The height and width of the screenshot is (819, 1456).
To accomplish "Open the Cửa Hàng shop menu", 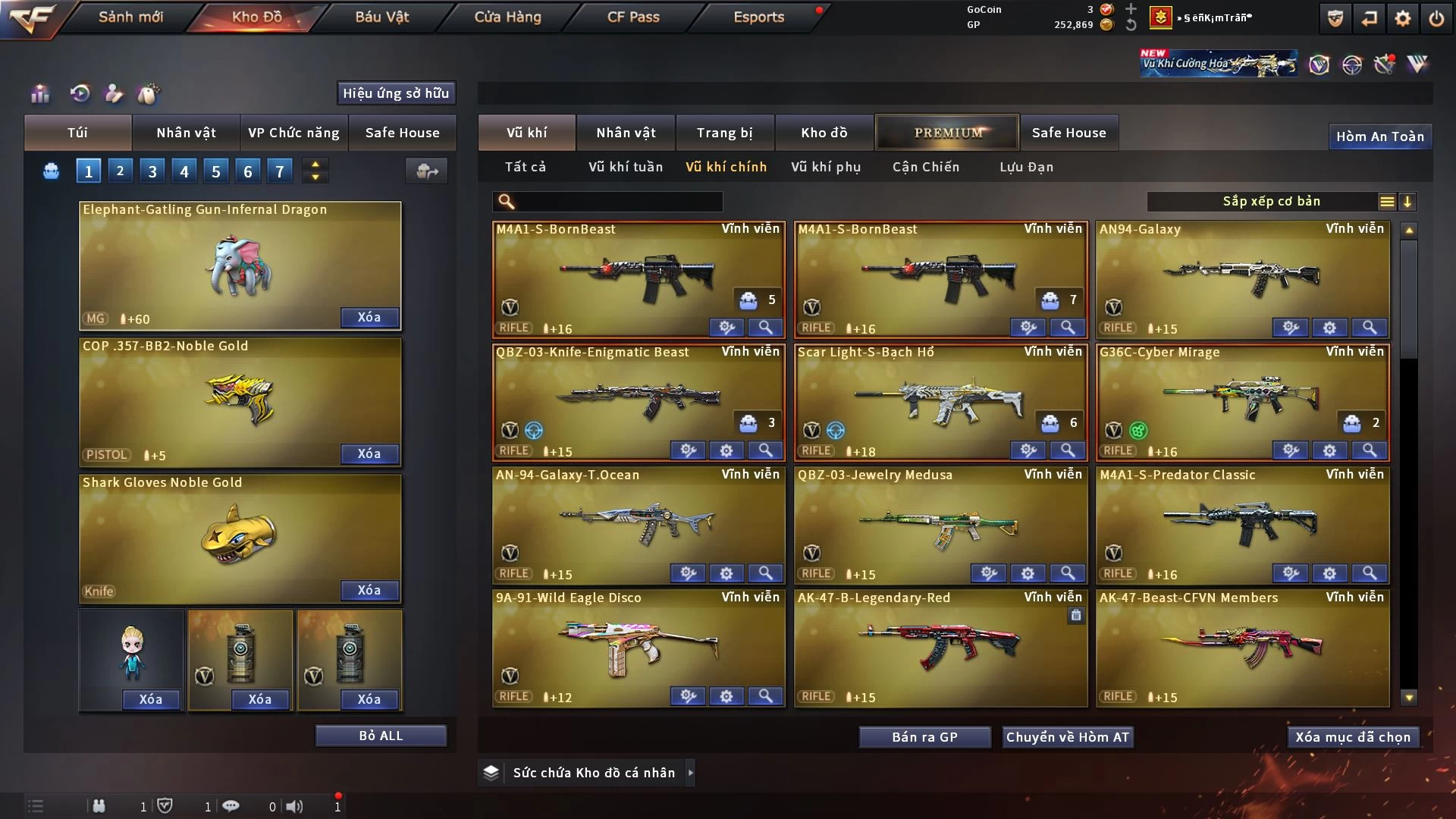I will 507,17.
